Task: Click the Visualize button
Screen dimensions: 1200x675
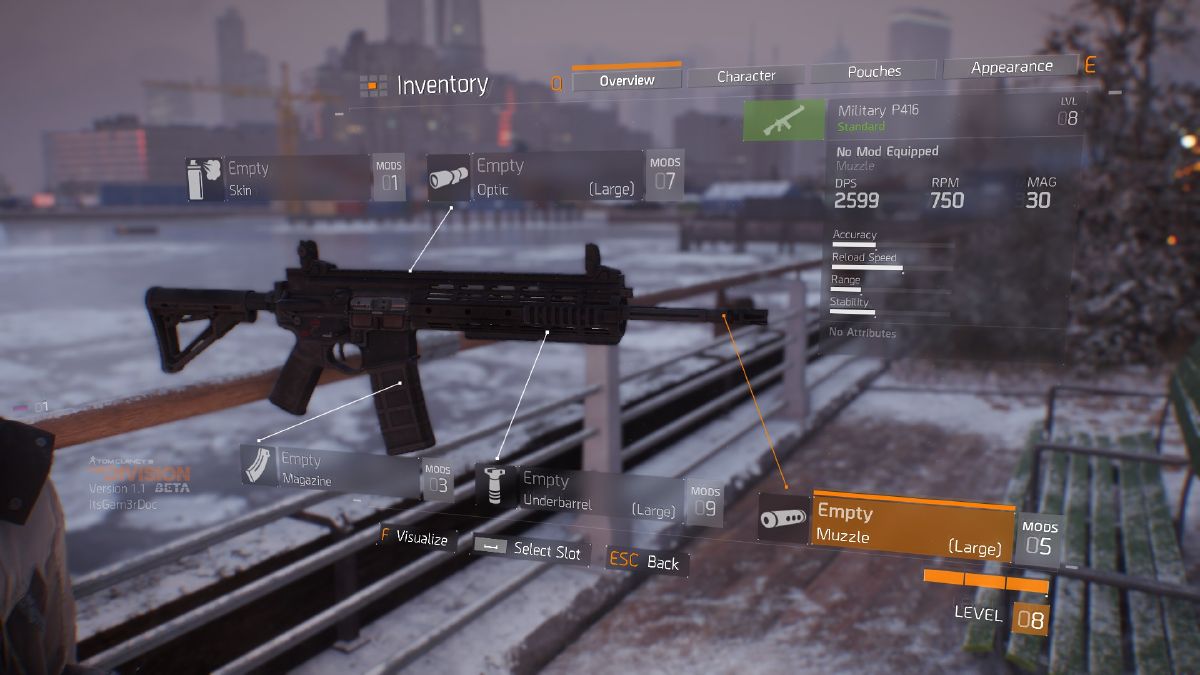Action: (415, 538)
